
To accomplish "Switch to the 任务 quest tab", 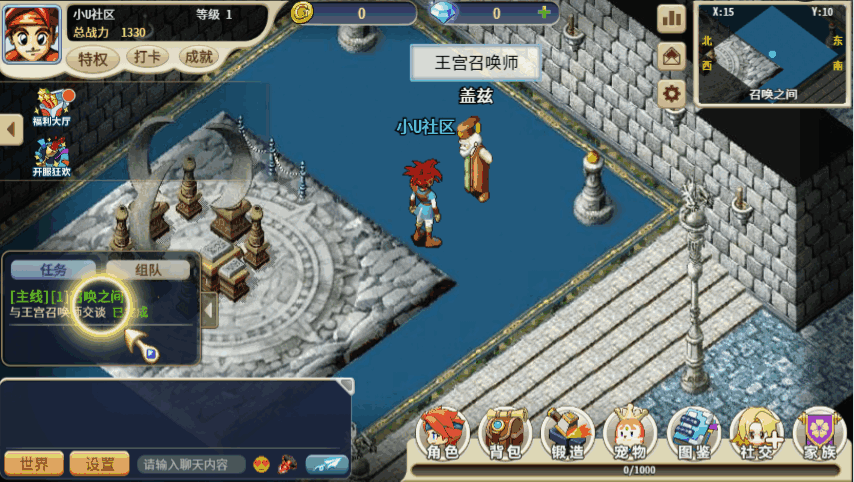I will pyautogui.click(x=54, y=269).
